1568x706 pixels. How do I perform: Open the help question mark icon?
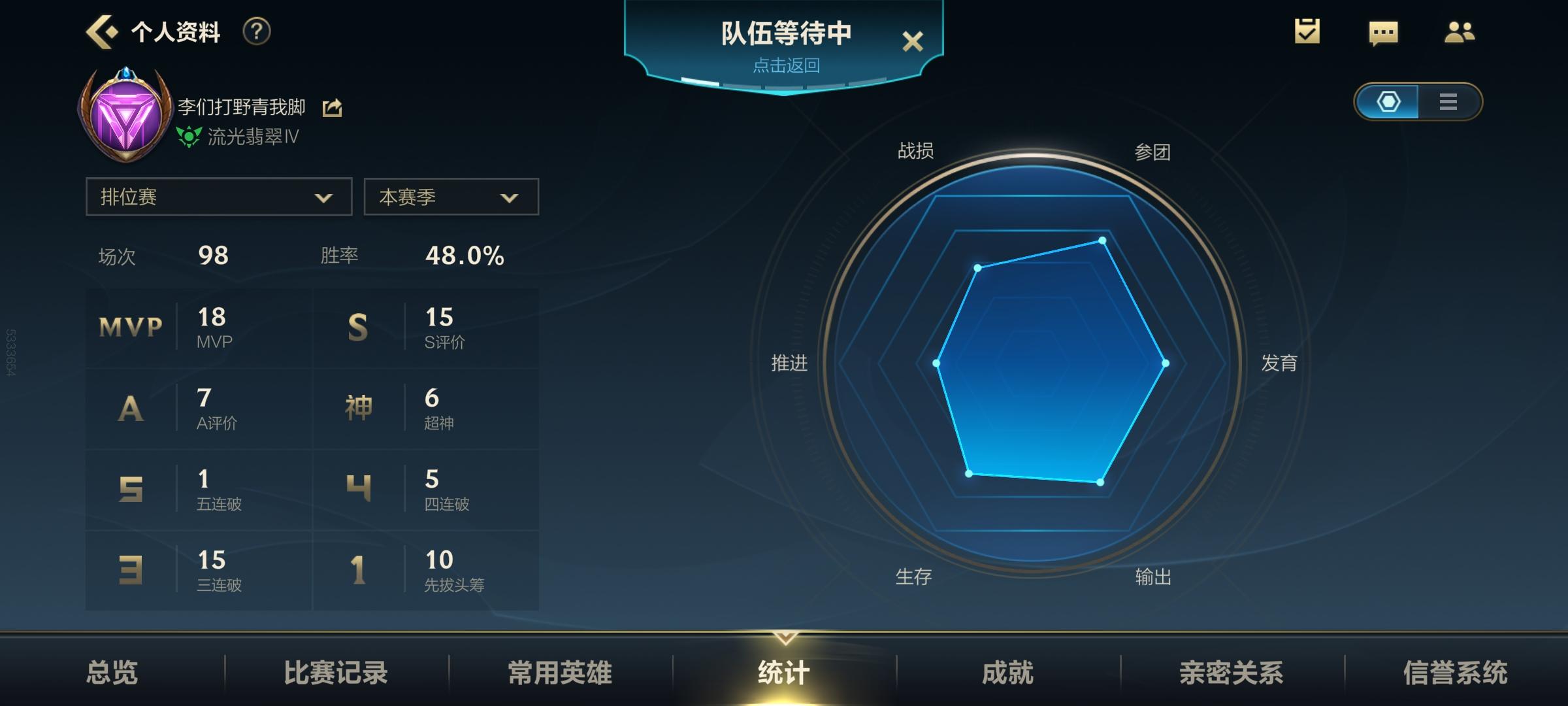pos(257,31)
